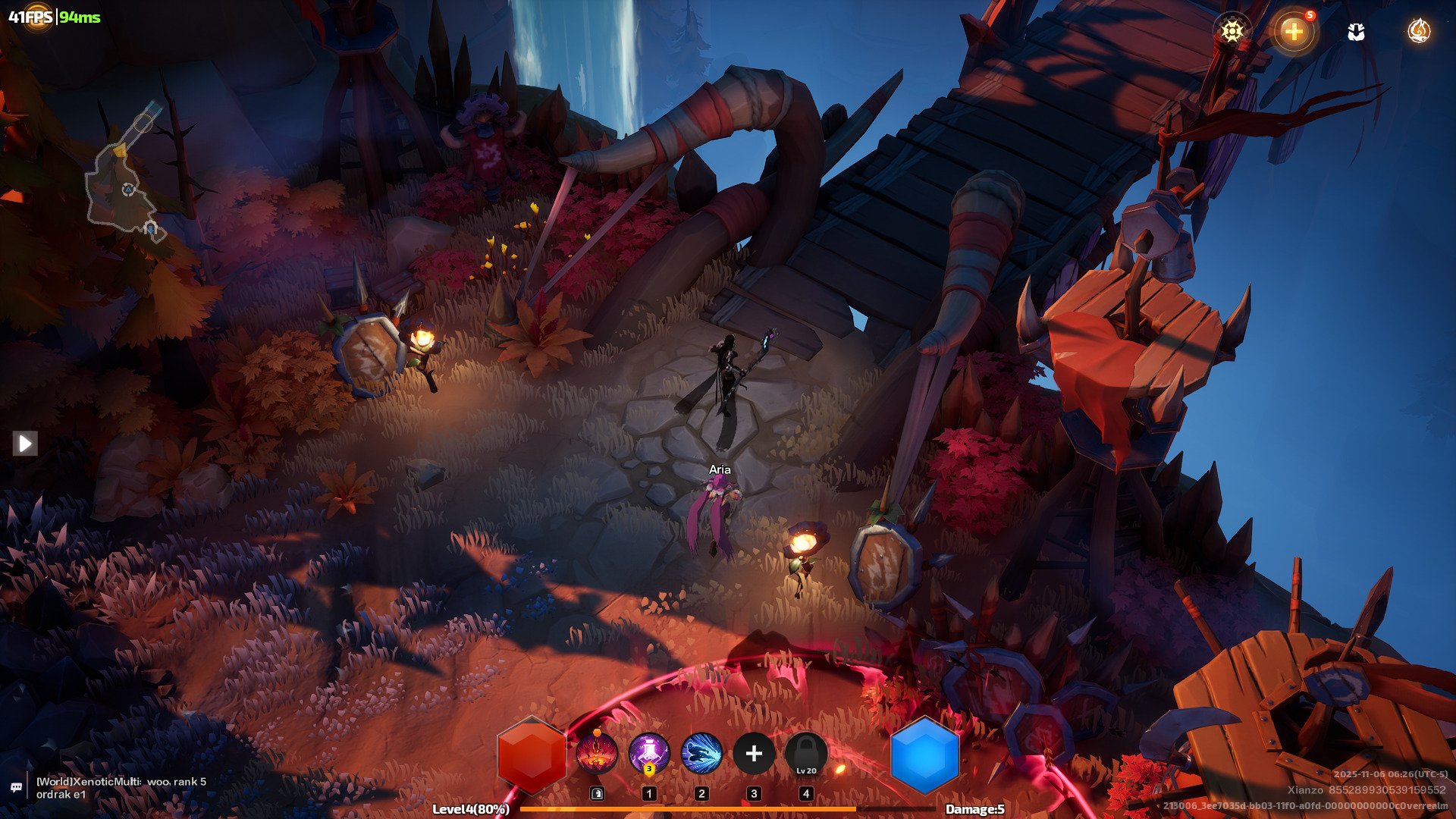Expand the side panel with the arrow button
The image size is (1456, 819).
(x=24, y=443)
